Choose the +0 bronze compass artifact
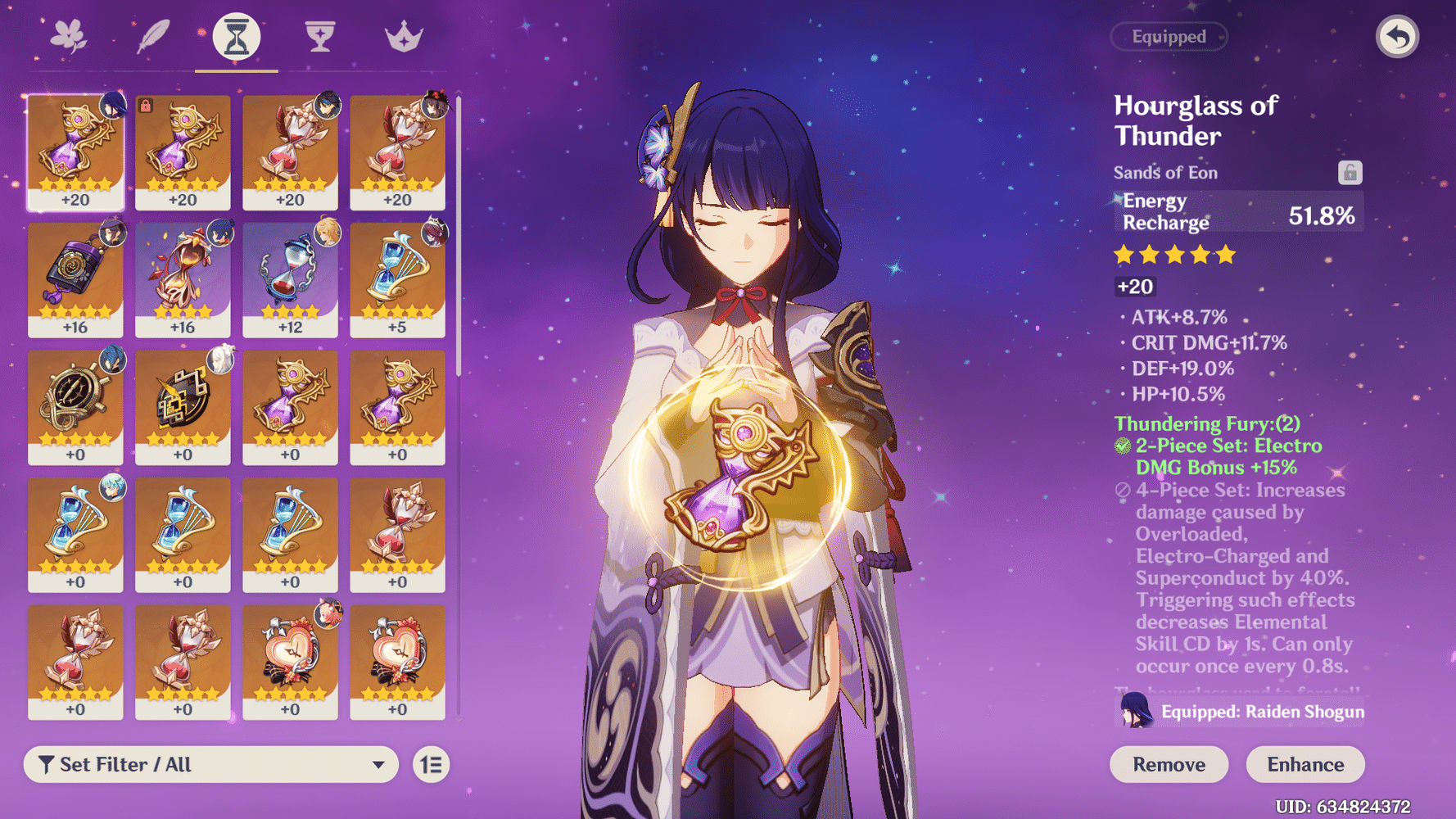Screen dimensions: 1456x819 (x=75, y=407)
